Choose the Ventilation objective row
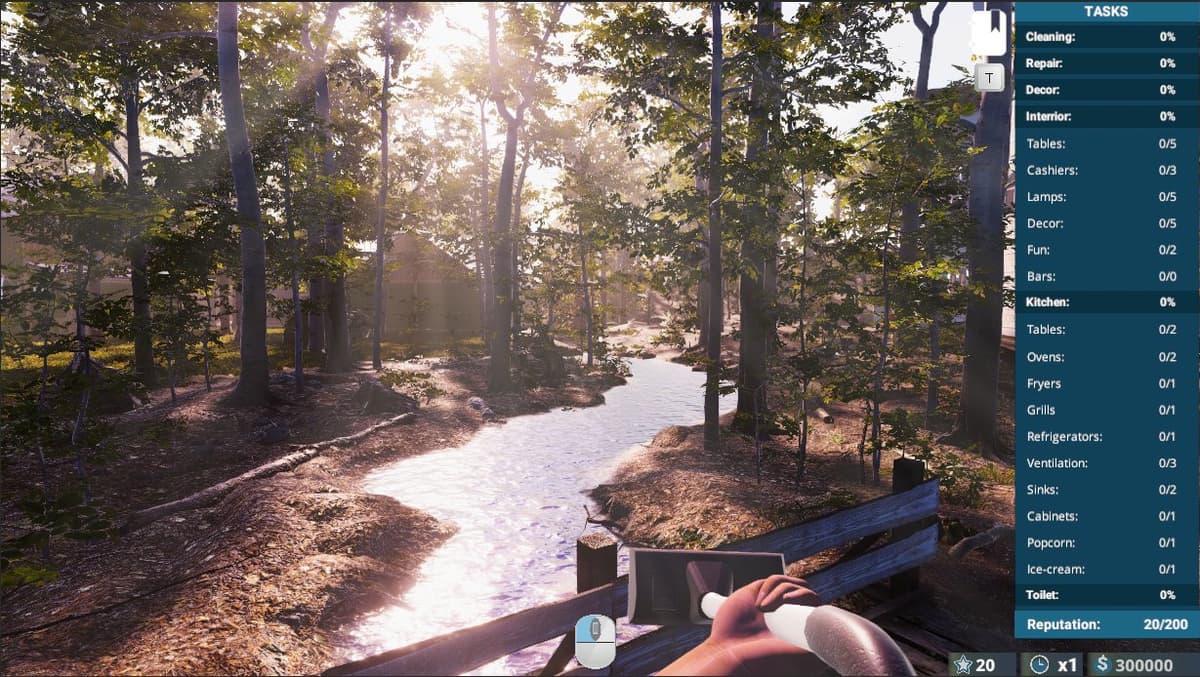This screenshot has height=677, width=1200. (1106, 463)
